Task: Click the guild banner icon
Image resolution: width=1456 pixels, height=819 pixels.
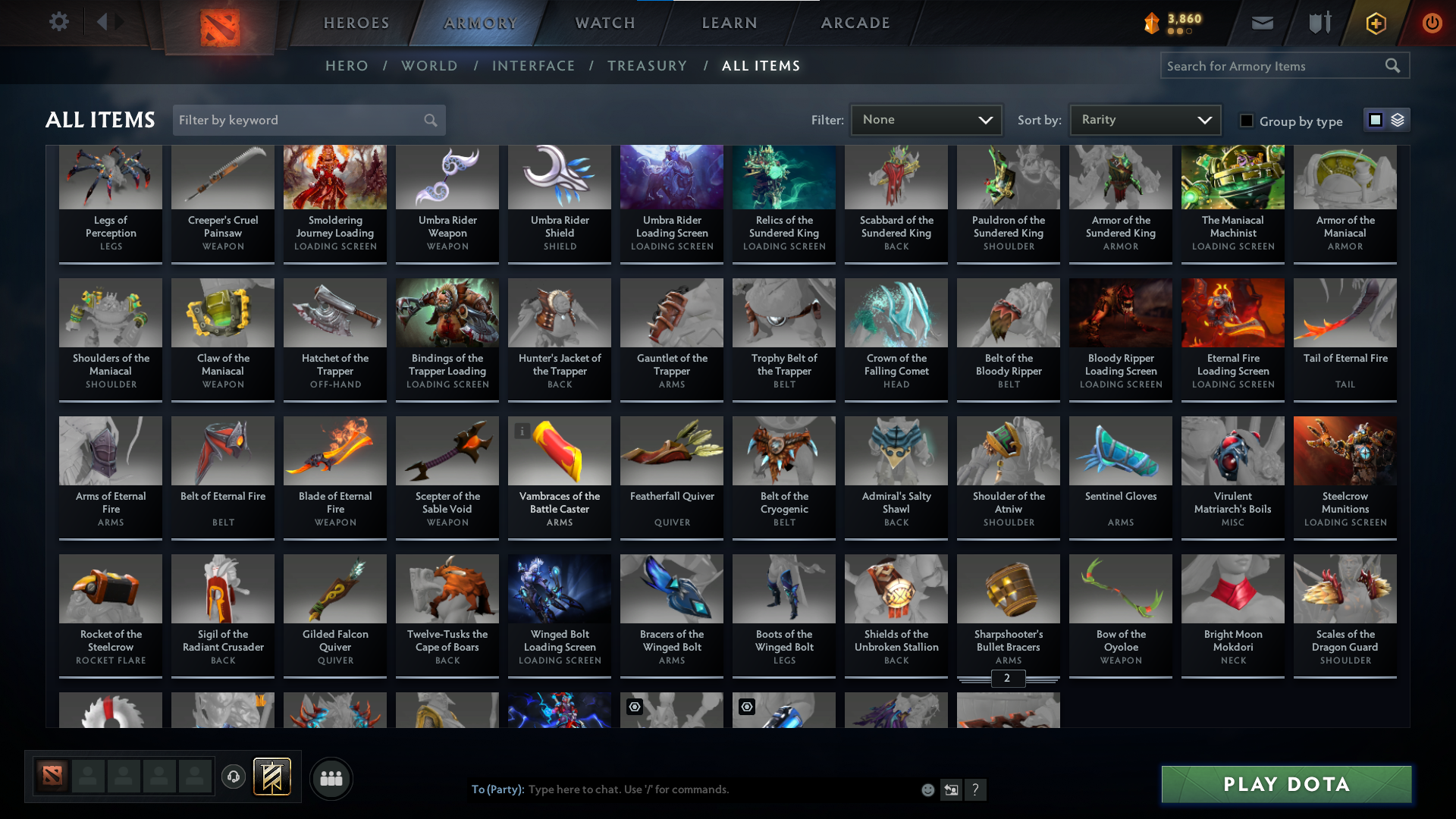Action: 273,777
